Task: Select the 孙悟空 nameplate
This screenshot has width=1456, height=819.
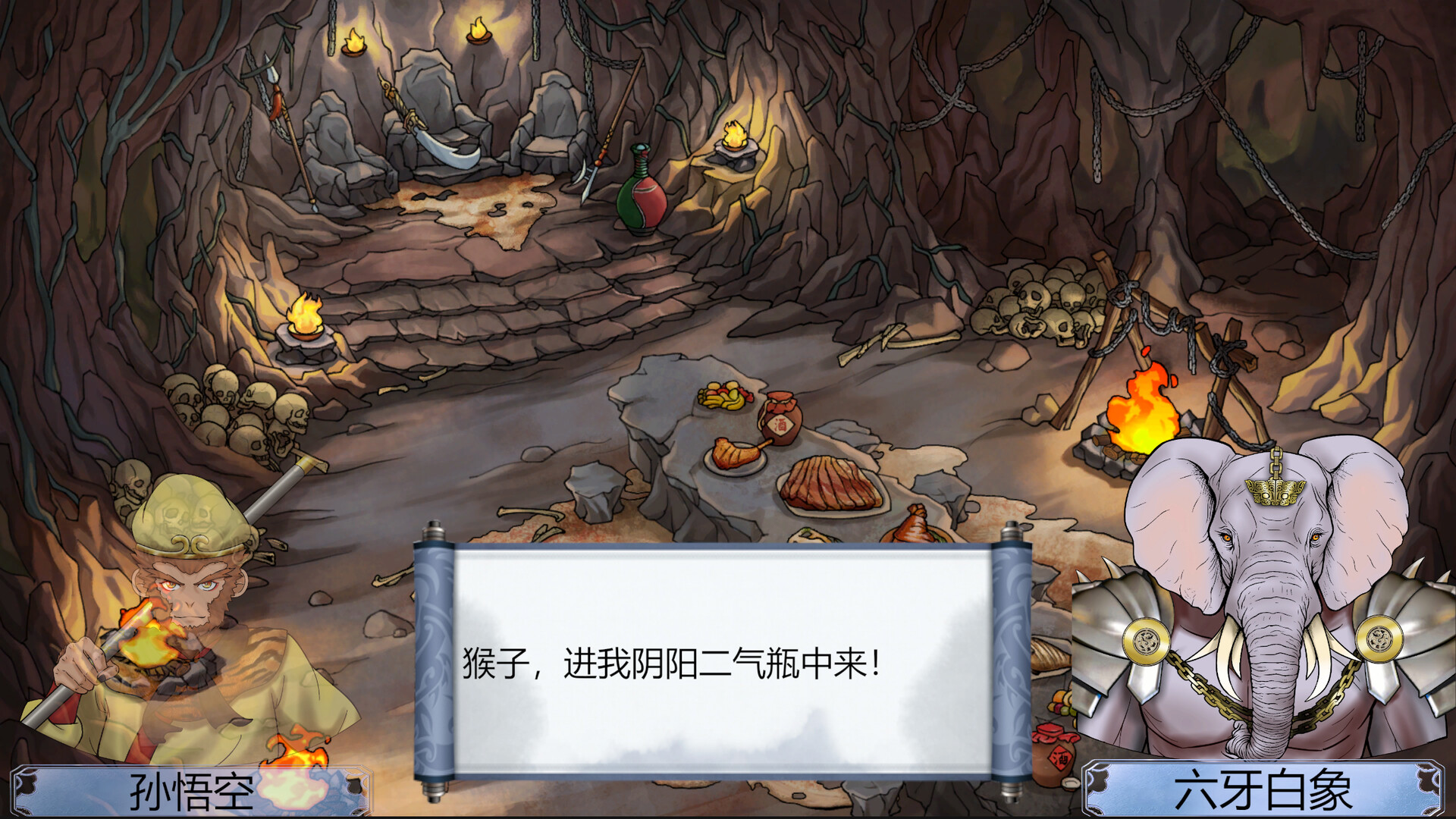Action: coord(190,790)
